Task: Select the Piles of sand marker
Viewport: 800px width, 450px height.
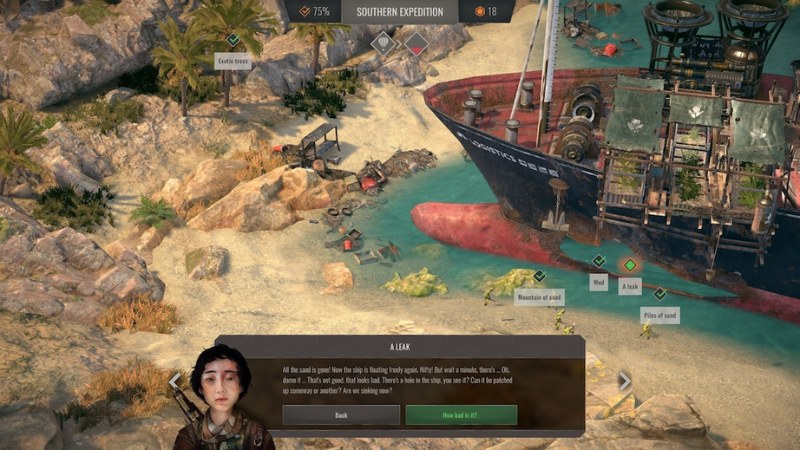Action: pos(659,294)
